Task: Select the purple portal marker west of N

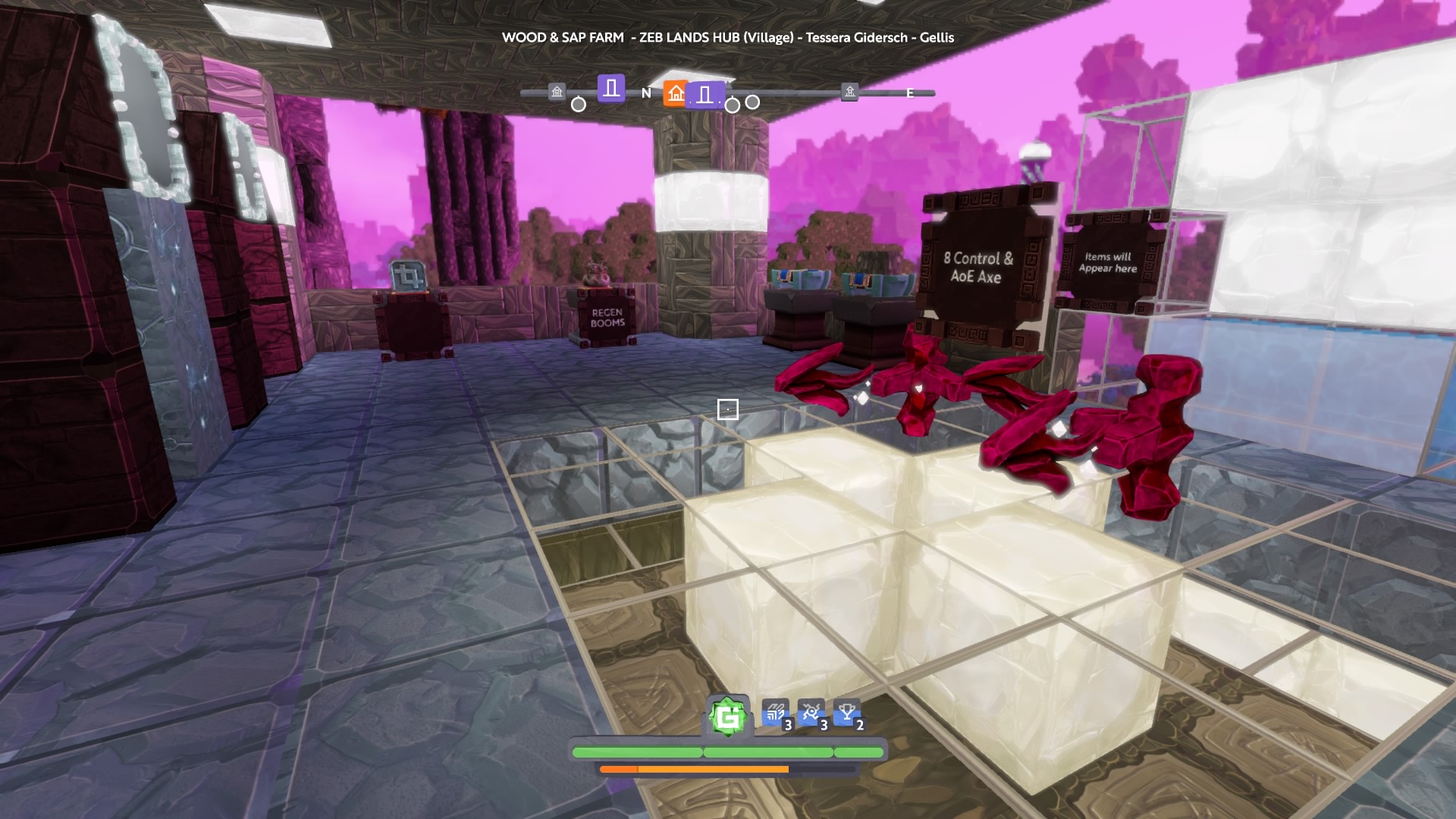Action: (611, 89)
